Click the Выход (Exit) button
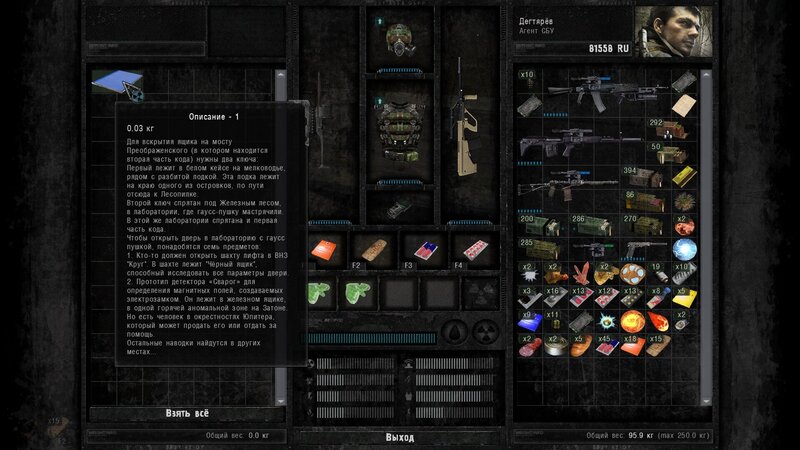 399,437
